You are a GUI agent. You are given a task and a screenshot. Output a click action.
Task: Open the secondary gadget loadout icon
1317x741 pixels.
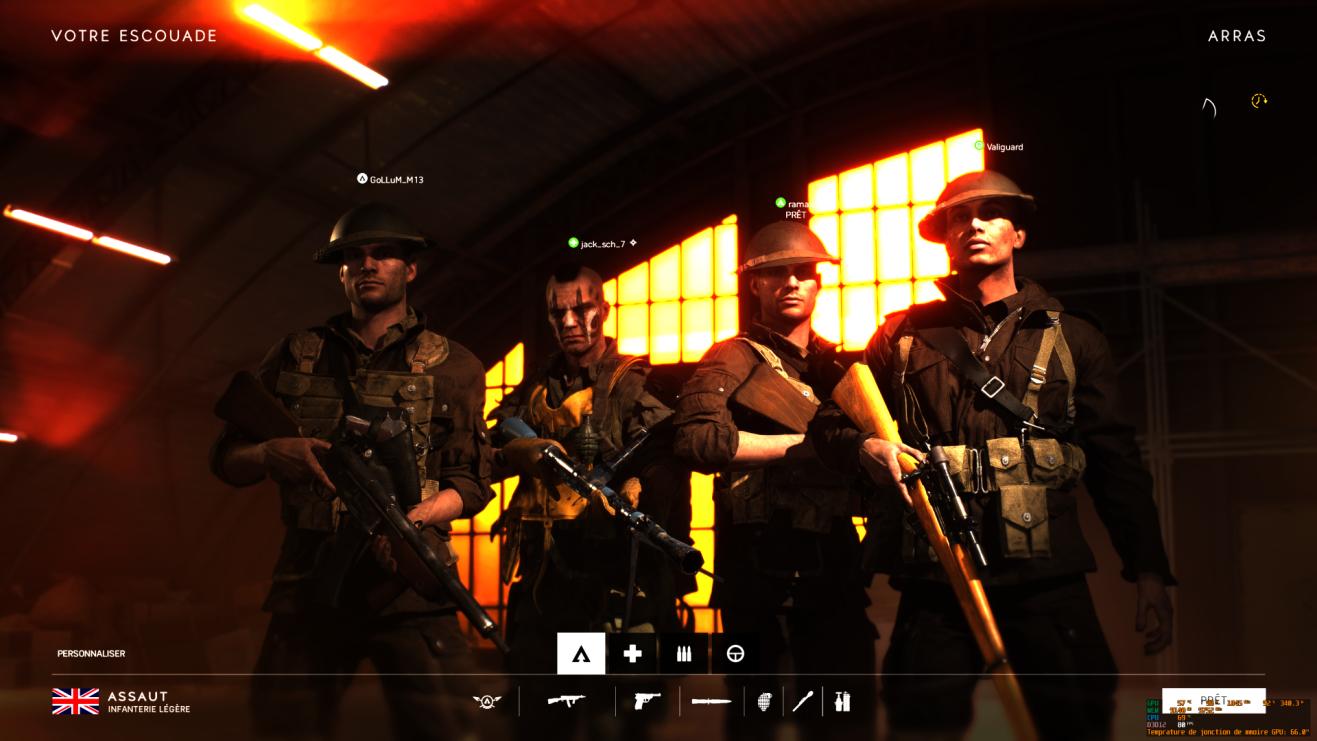[841, 703]
